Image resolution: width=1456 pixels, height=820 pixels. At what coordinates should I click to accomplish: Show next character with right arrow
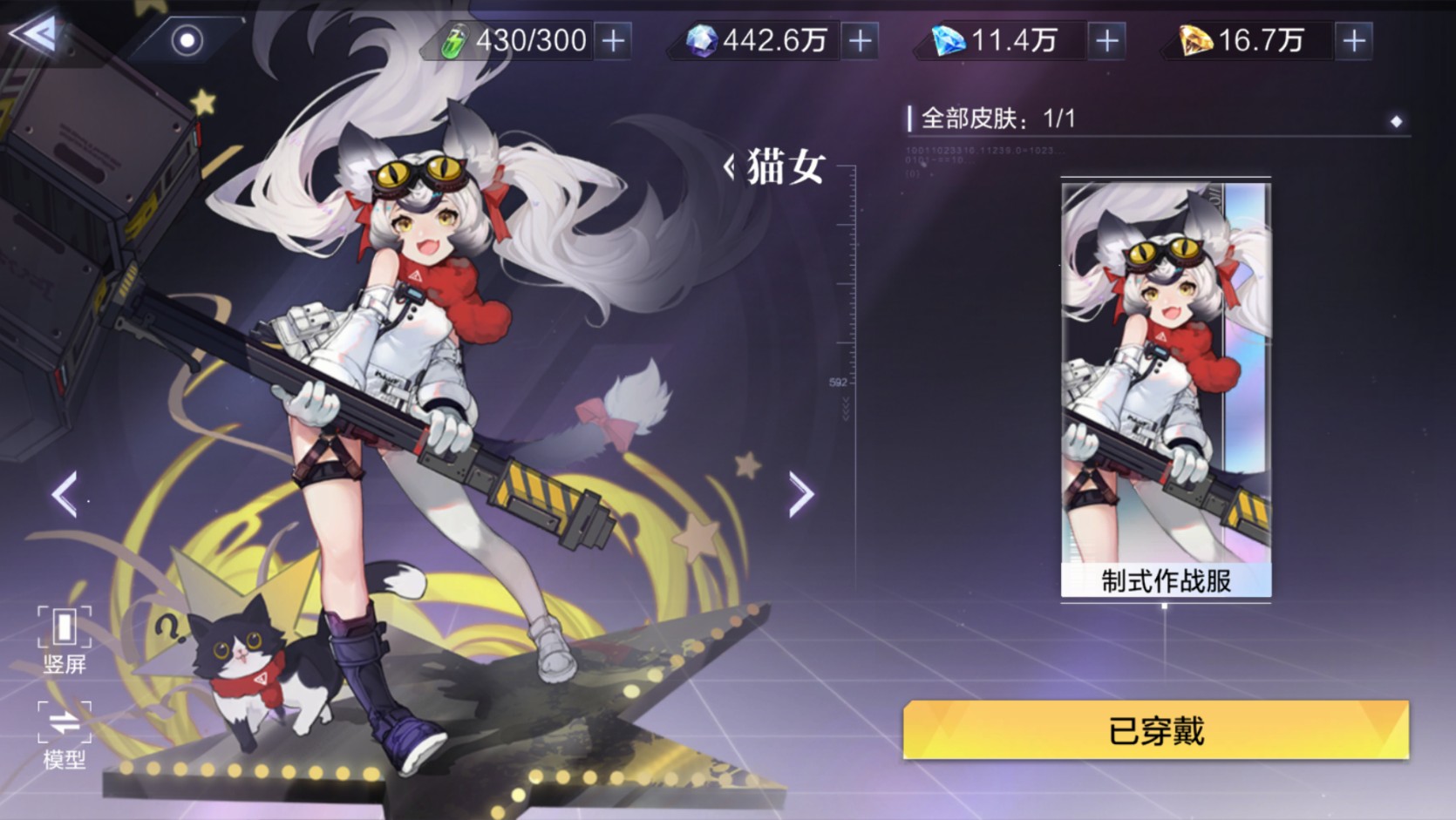[800, 494]
